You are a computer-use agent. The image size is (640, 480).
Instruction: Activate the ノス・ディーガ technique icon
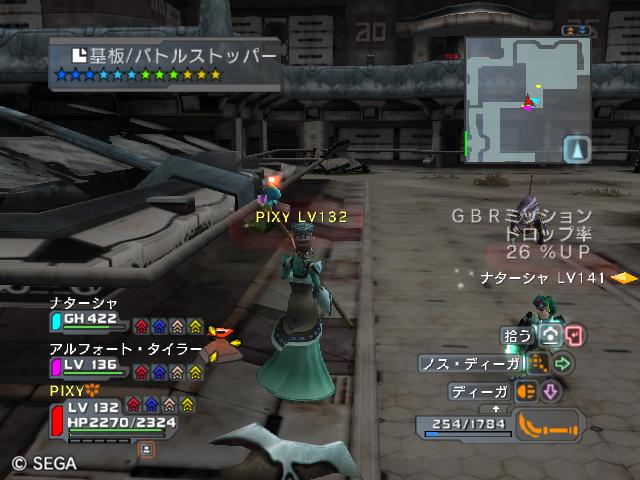pyautogui.click(x=539, y=363)
